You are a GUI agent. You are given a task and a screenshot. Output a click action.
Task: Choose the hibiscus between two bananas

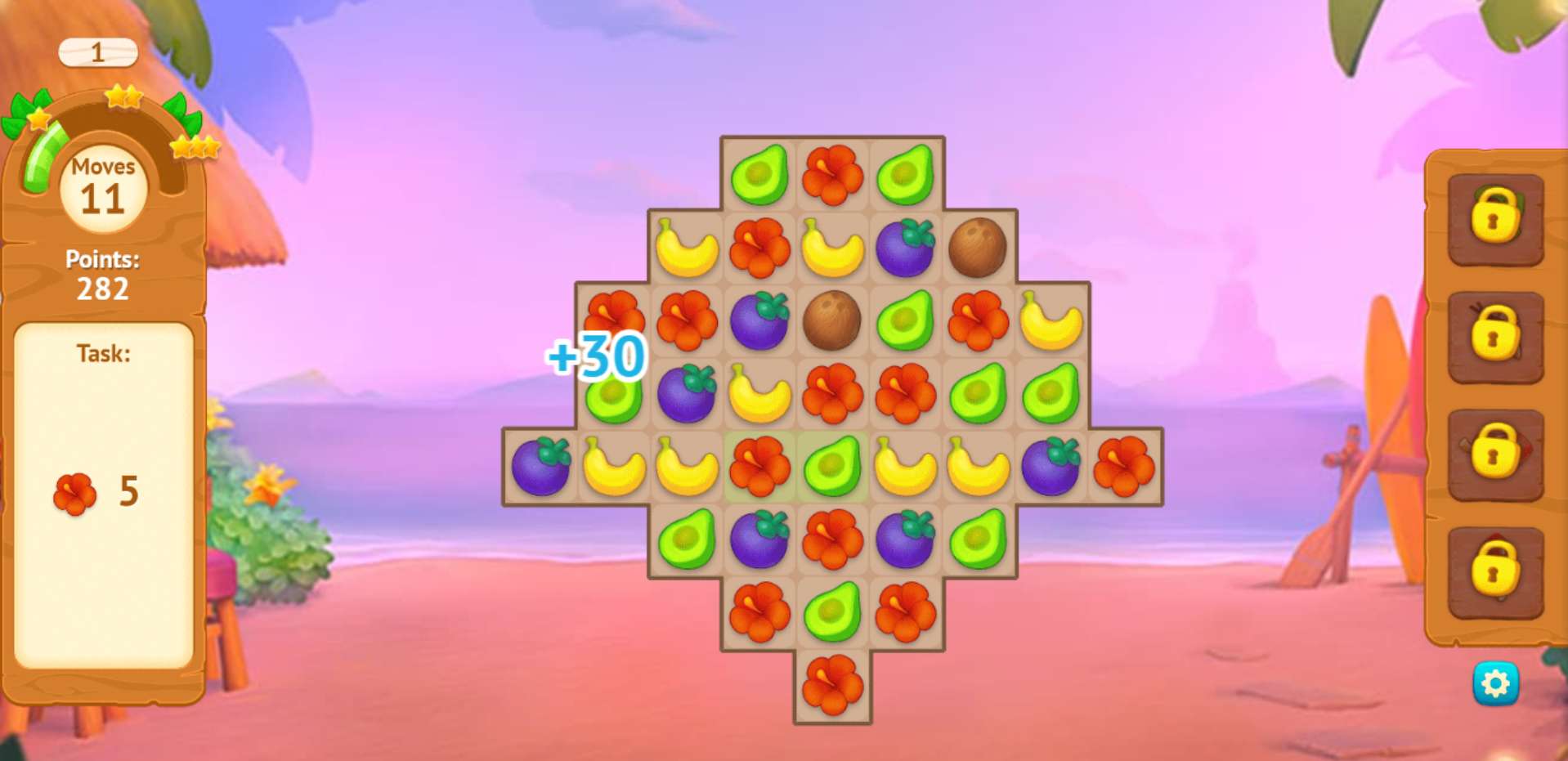point(759,248)
